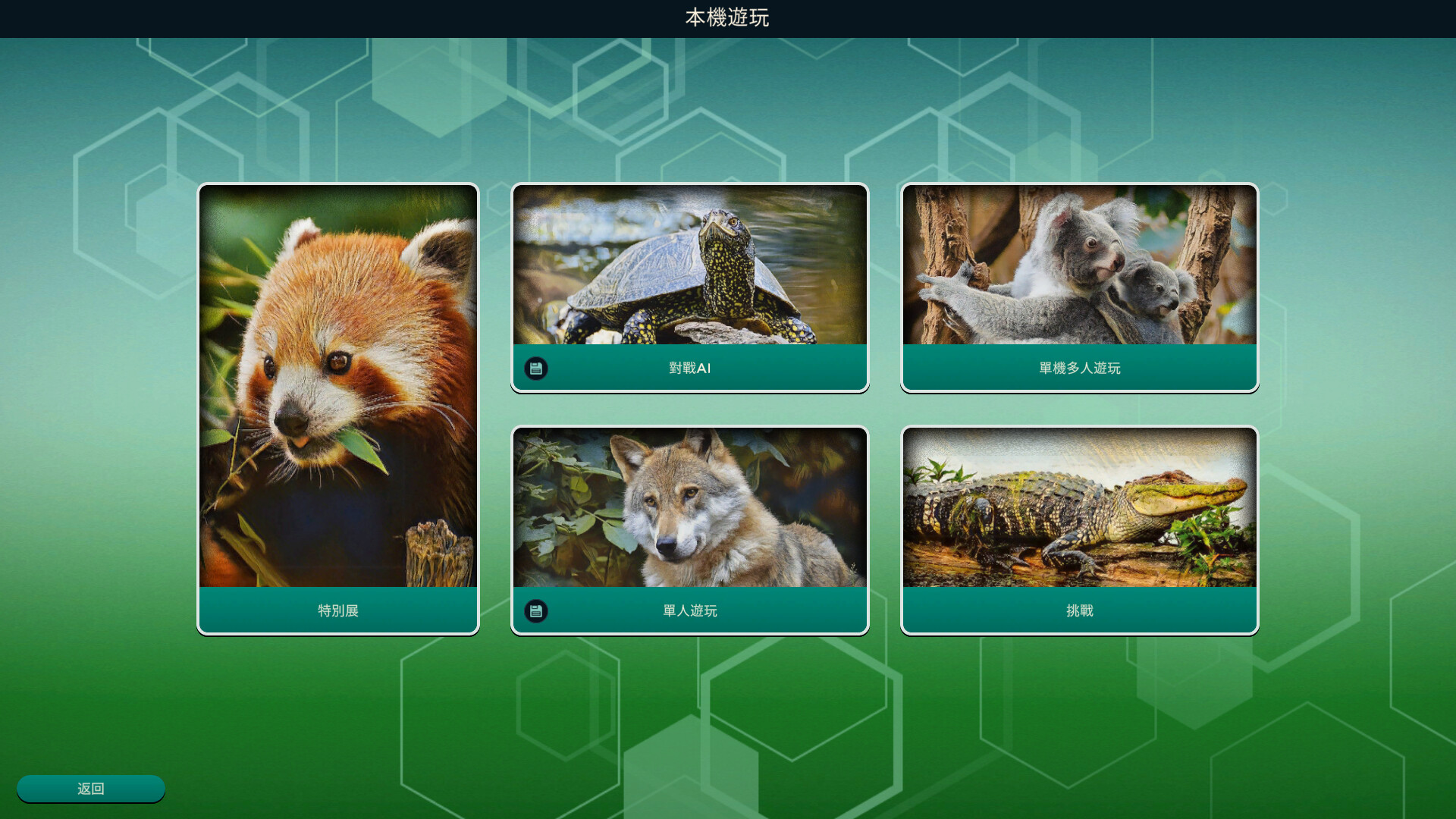
Task: Click the 特別展 label at the card bottom
Action: pos(337,610)
